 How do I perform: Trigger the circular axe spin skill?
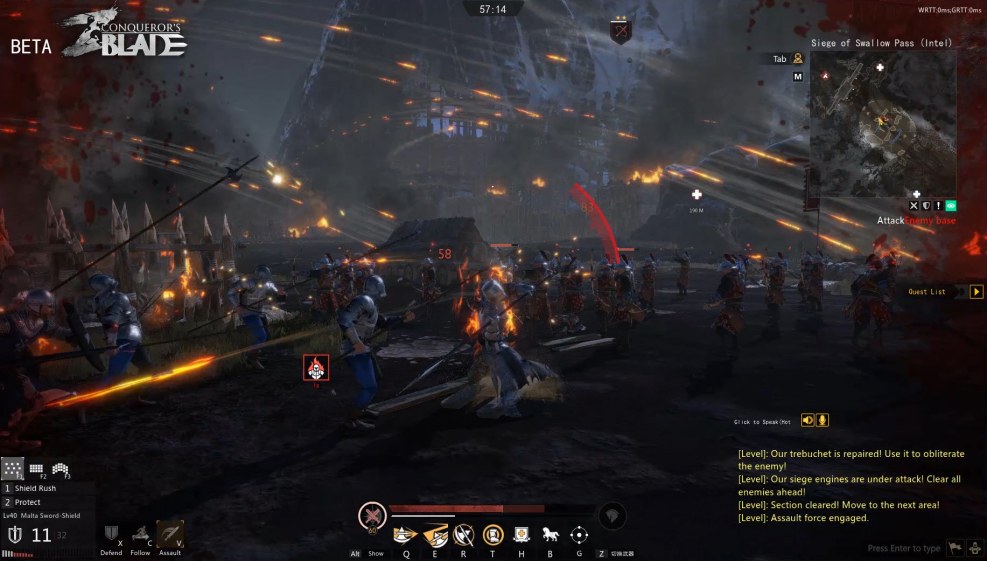[x=463, y=535]
